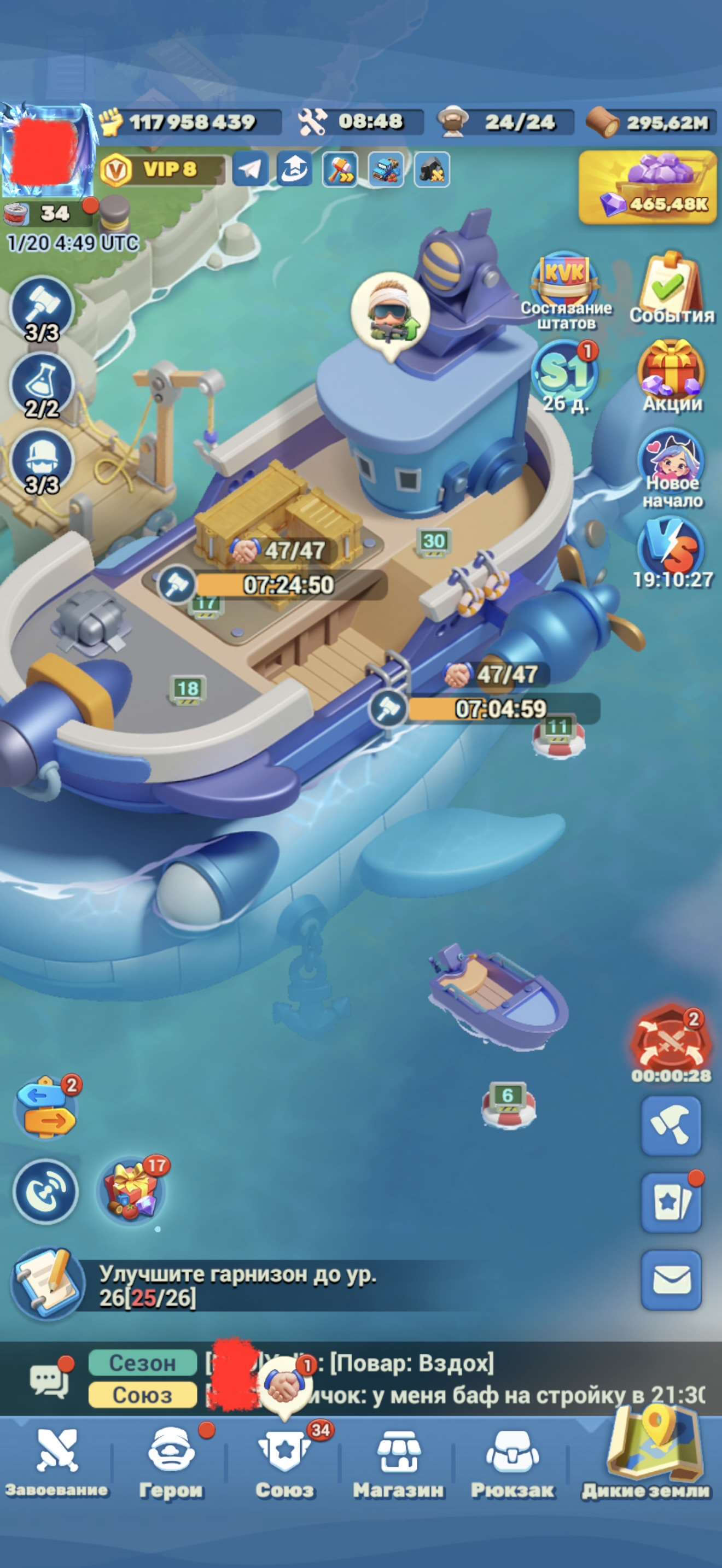The height and width of the screenshot is (1568, 722).
Task: Tap the 07:24:50 construction progress bar
Action: (x=289, y=586)
